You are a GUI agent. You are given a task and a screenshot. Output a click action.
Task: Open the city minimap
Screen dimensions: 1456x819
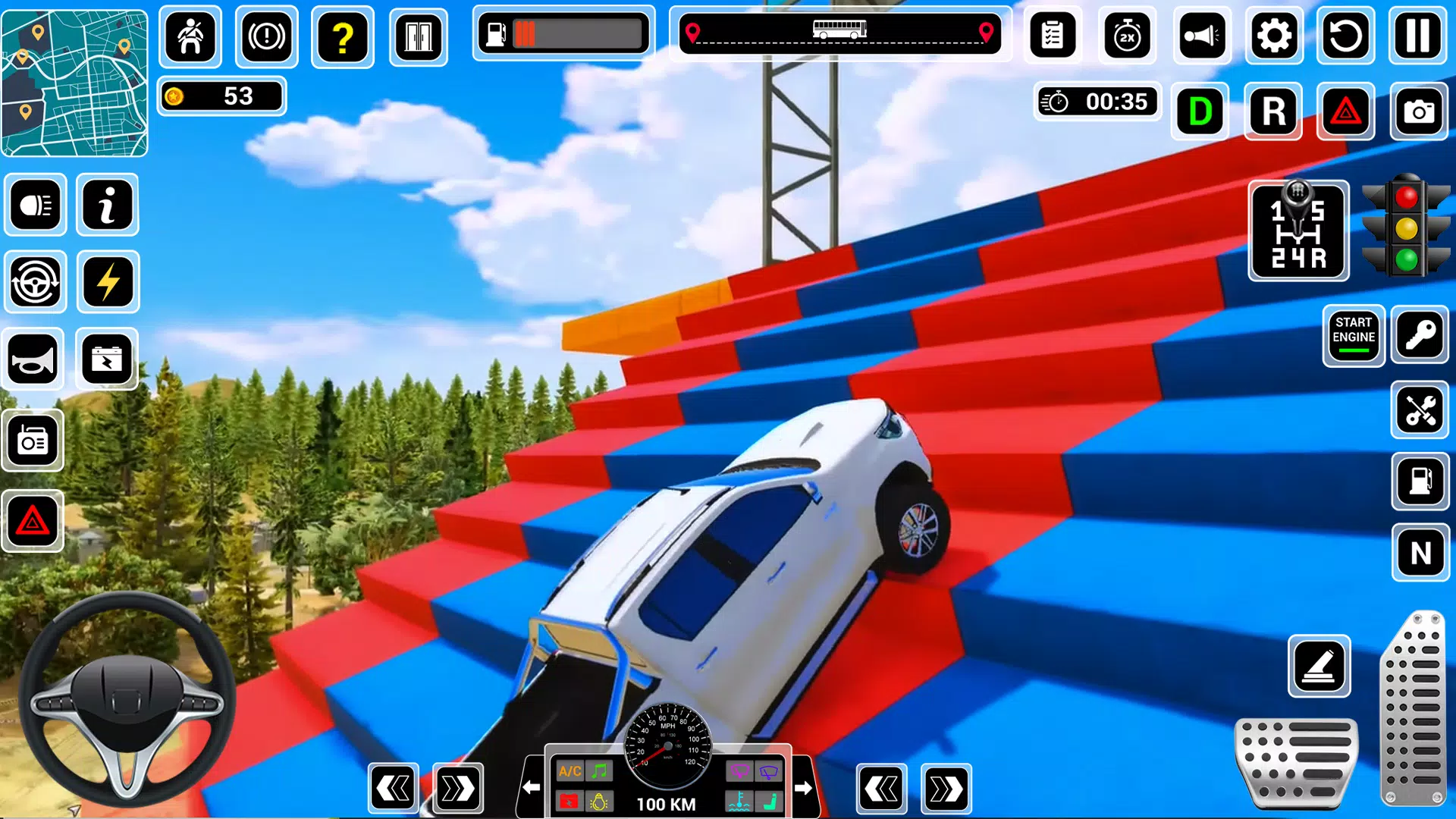point(74,83)
